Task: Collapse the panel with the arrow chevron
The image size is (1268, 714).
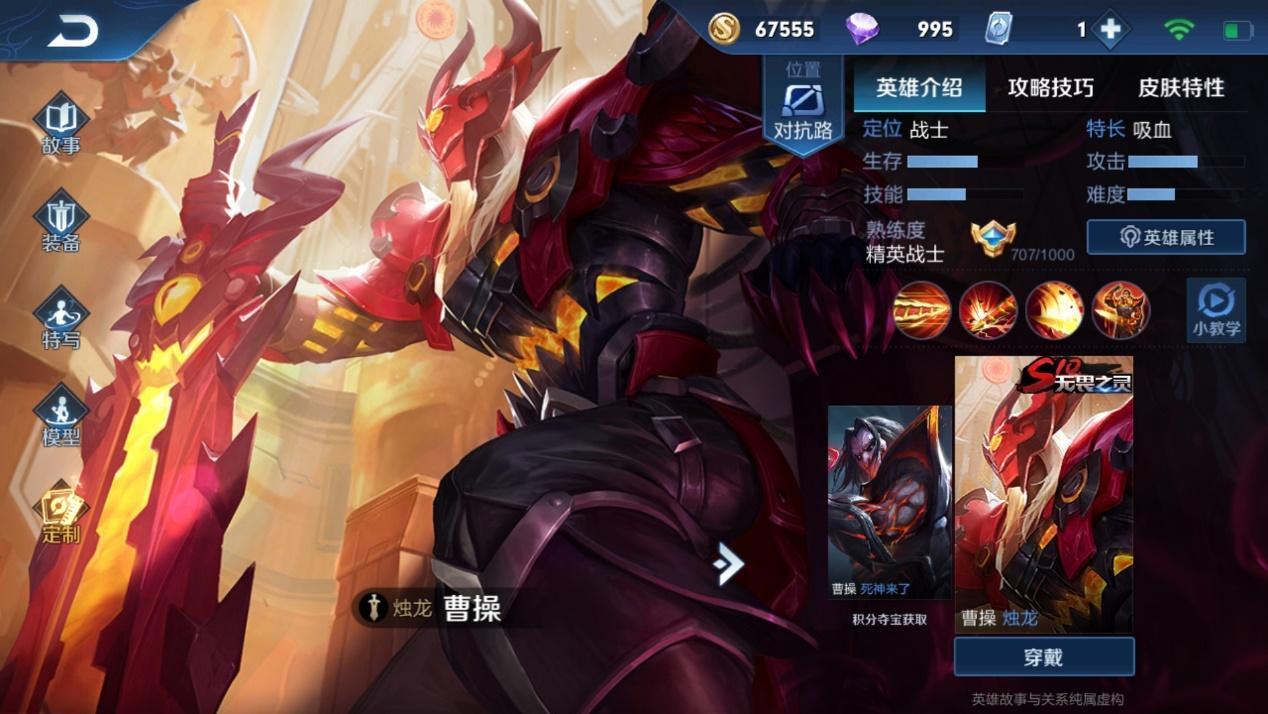Action: click(x=729, y=565)
